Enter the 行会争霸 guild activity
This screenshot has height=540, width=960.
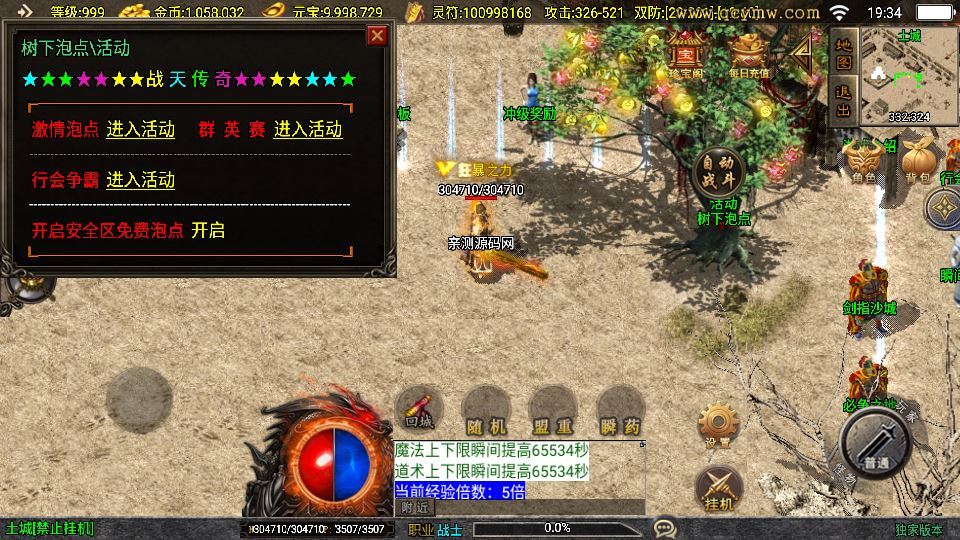click(140, 180)
